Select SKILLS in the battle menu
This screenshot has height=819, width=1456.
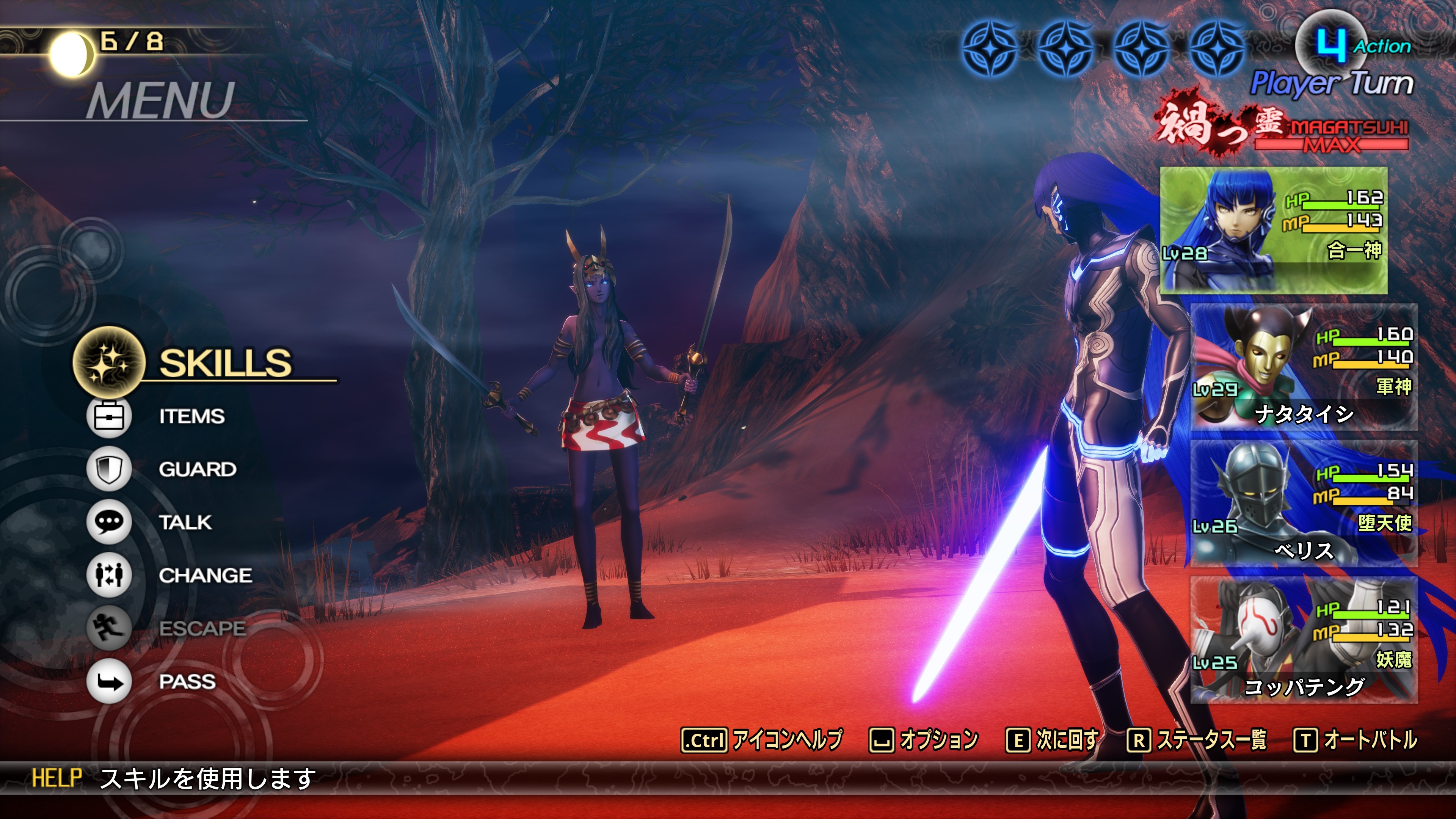(224, 362)
